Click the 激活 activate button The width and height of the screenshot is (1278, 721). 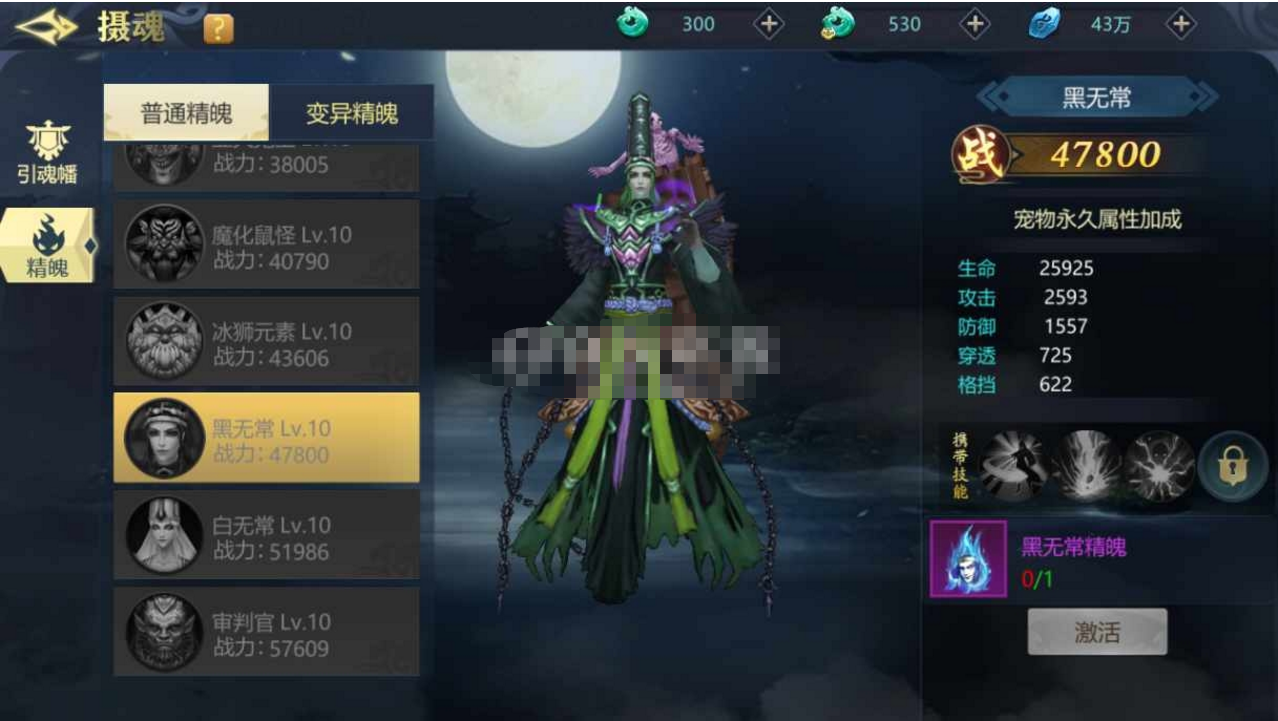tap(1097, 632)
